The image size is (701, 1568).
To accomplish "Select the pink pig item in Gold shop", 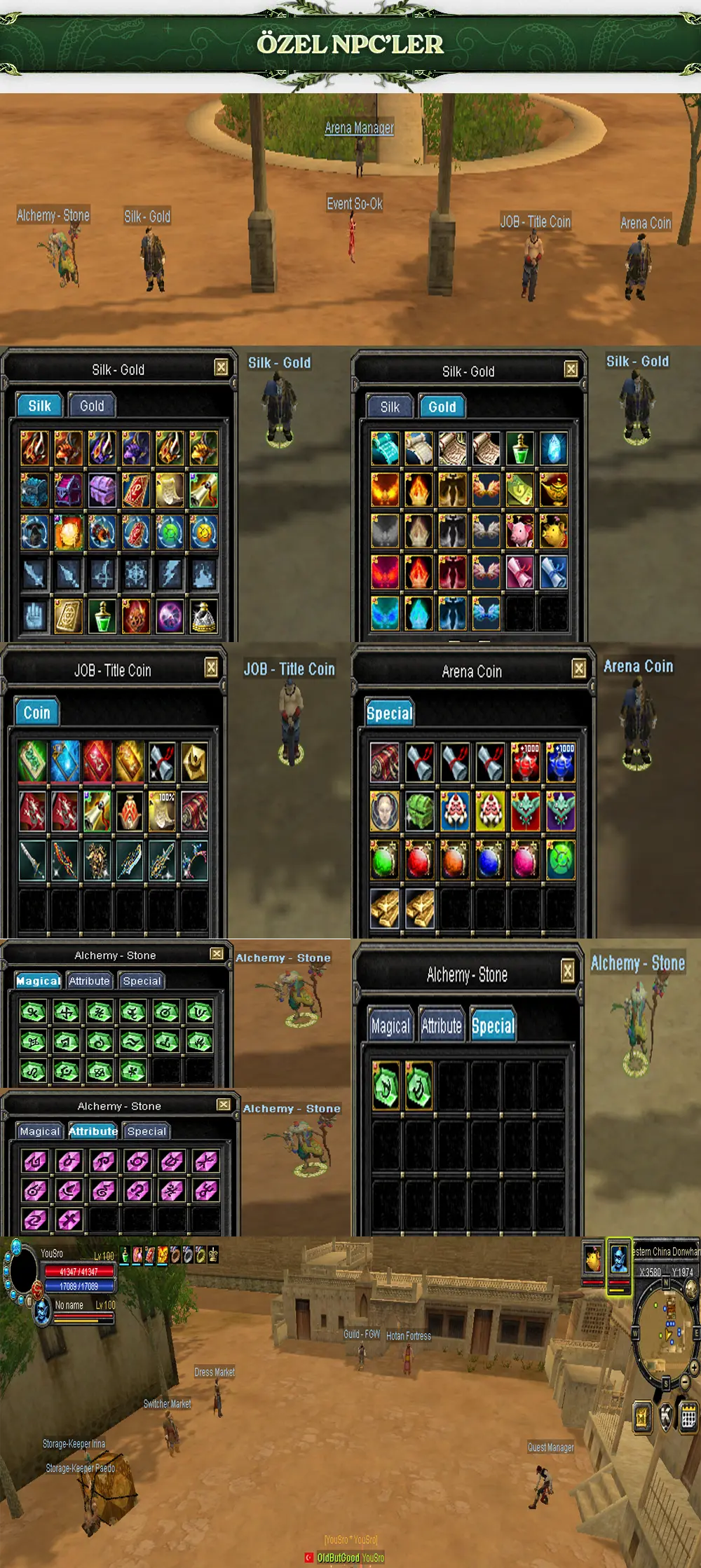I will (x=520, y=531).
